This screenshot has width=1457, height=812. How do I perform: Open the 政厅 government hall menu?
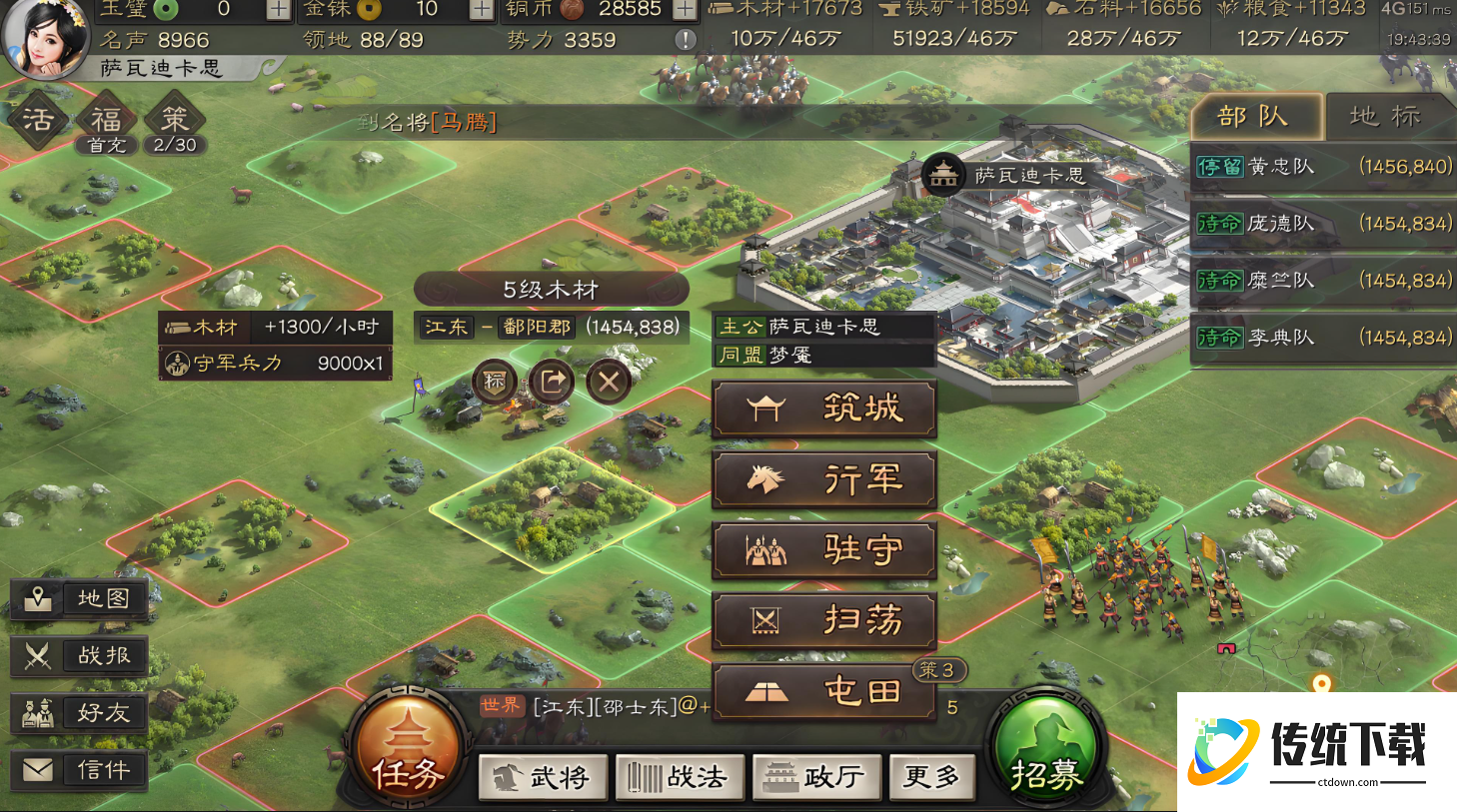[817, 777]
